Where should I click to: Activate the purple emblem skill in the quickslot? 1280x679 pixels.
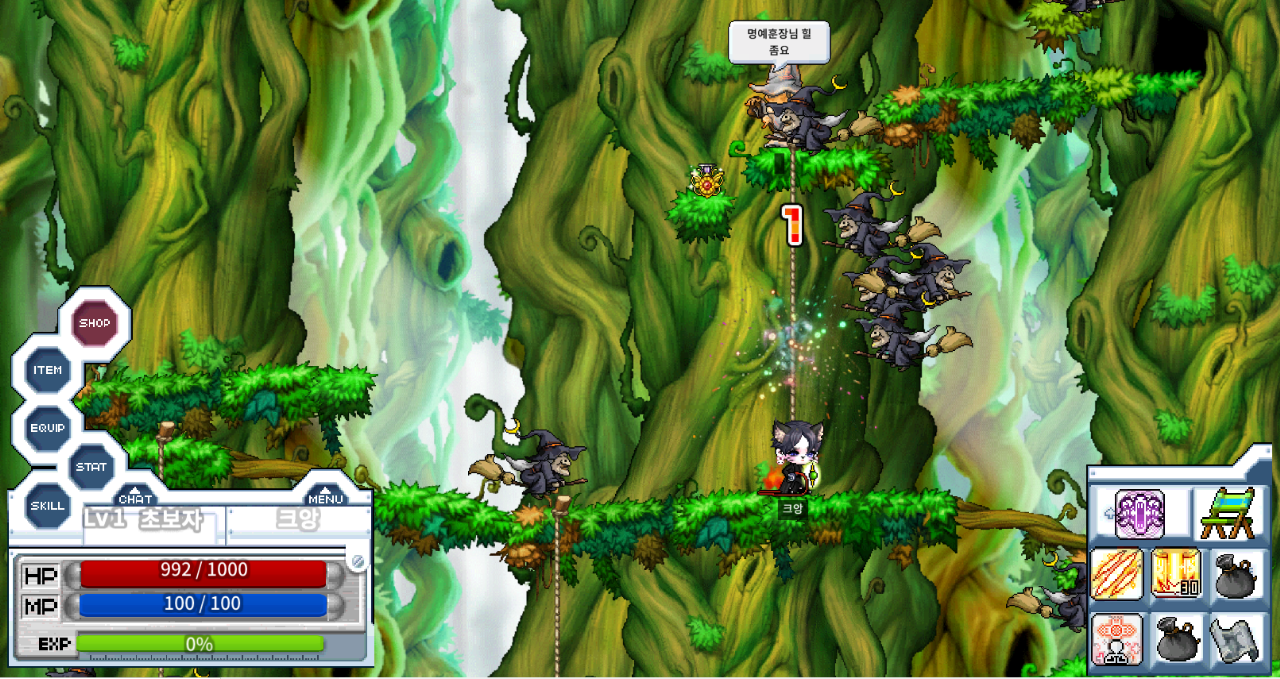1140,514
